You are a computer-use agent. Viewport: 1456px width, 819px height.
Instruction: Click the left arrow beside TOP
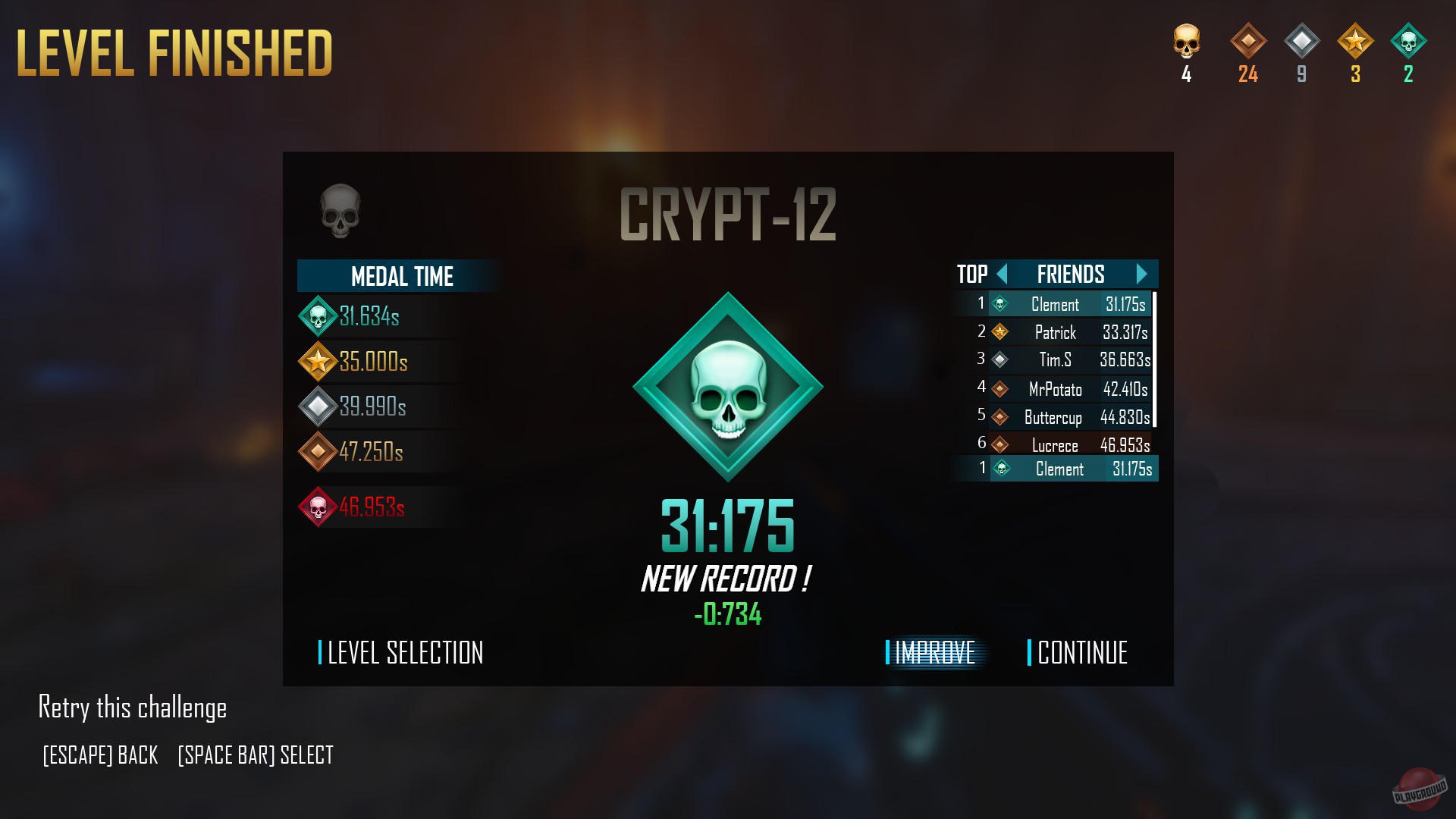[x=1003, y=275]
